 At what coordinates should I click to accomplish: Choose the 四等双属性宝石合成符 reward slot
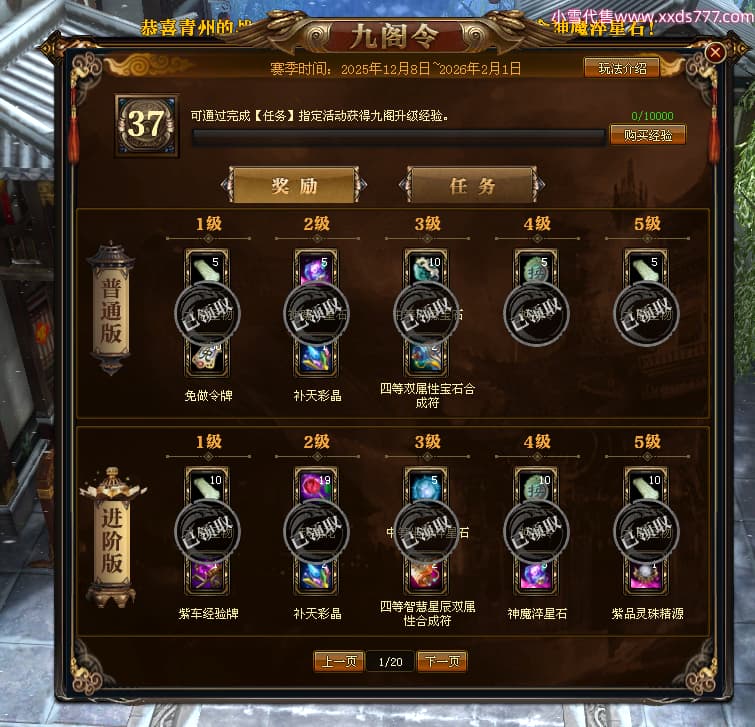click(x=427, y=313)
